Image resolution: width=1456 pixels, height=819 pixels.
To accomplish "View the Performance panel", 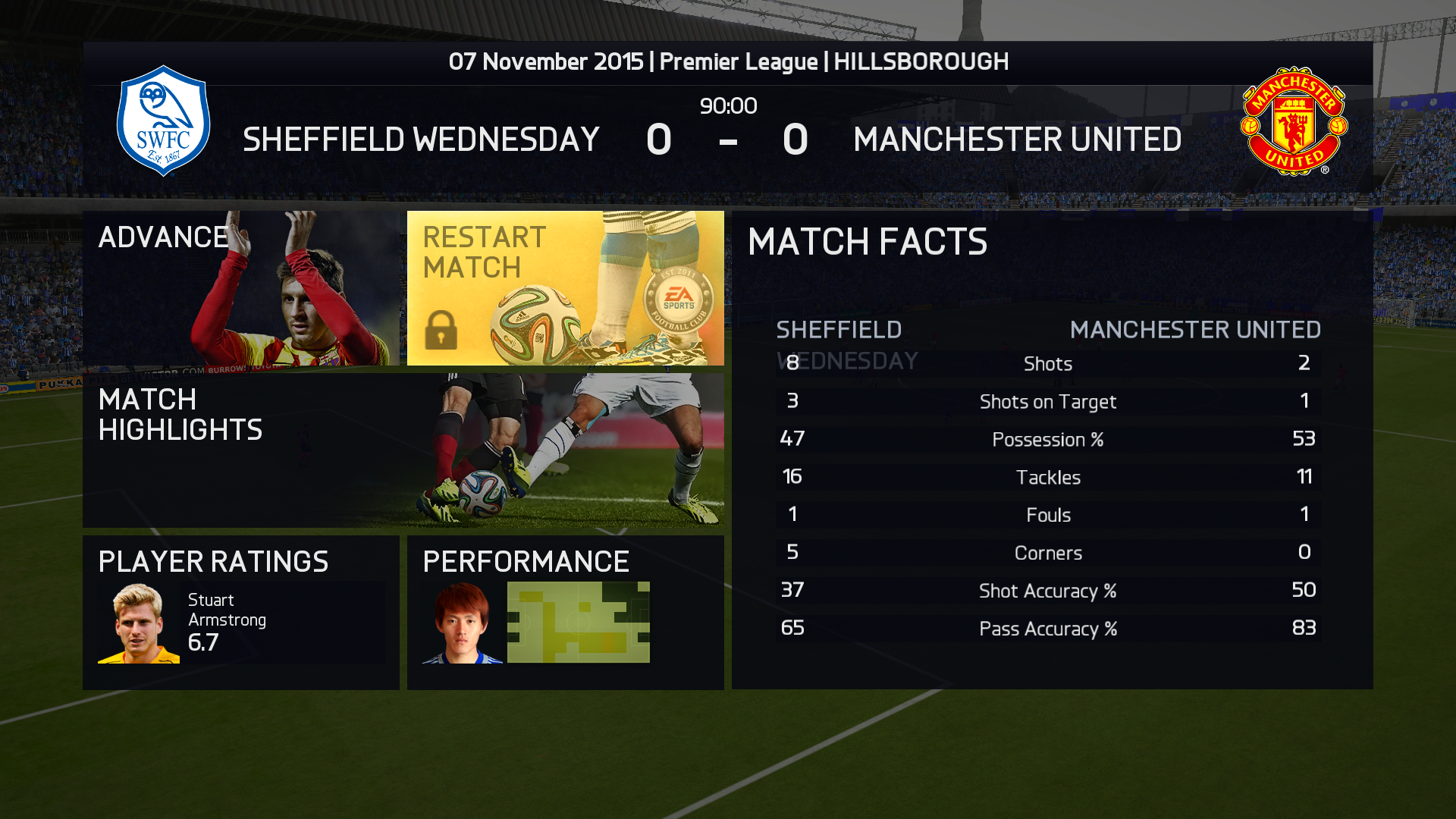I will pyautogui.click(x=565, y=612).
